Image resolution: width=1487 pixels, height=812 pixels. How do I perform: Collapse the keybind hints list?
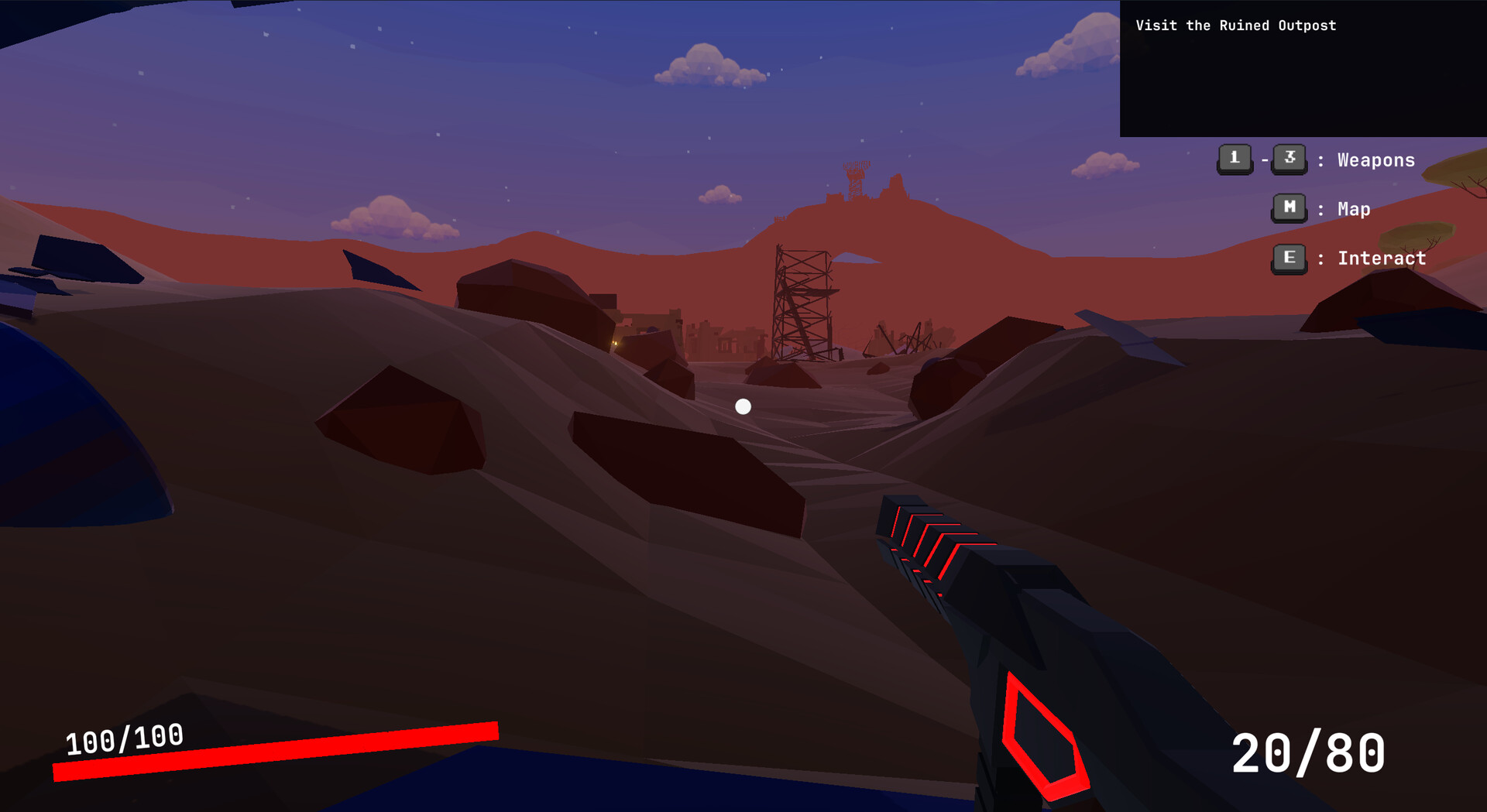coord(1340,209)
